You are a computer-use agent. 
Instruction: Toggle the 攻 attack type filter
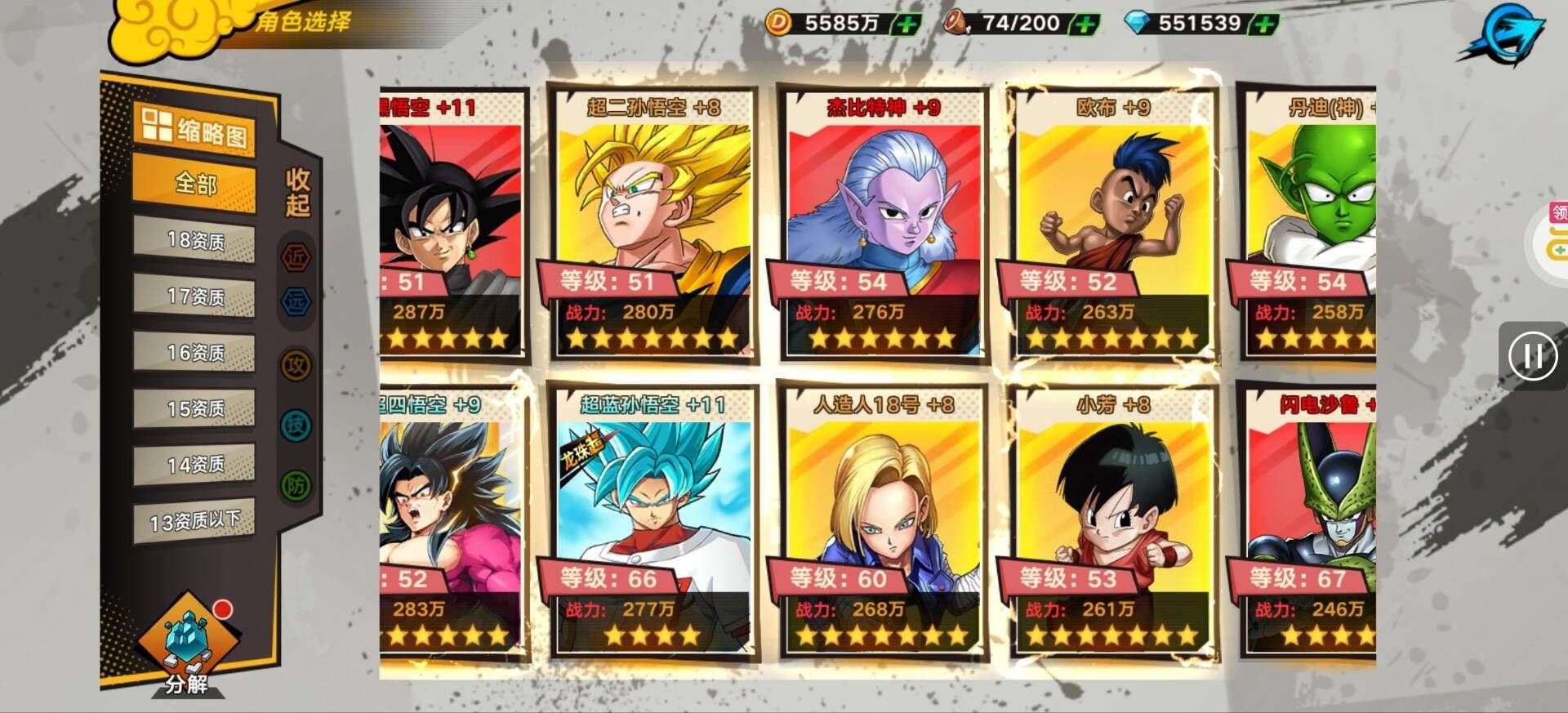click(x=296, y=365)
